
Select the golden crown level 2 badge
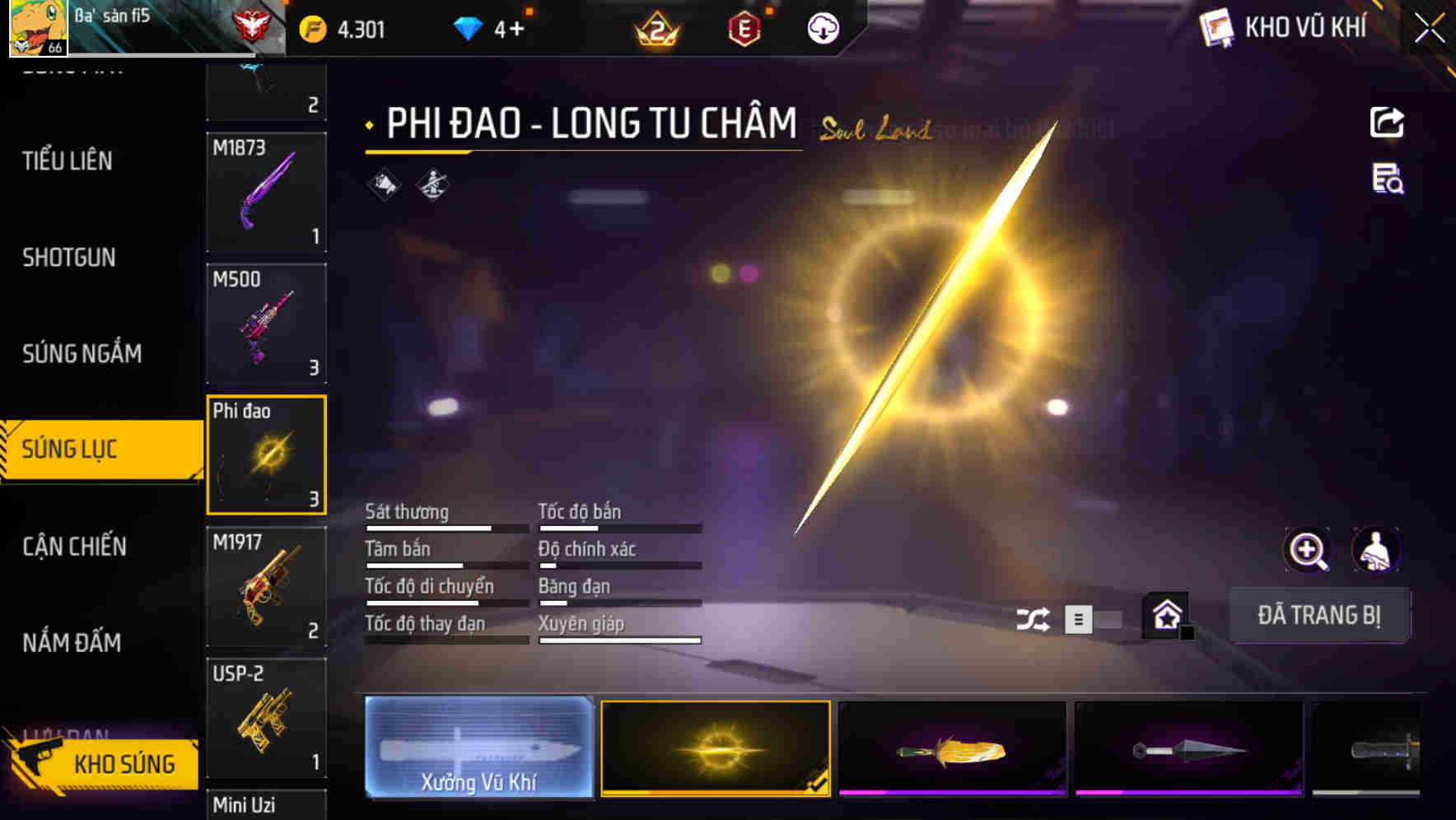[x=656, y=30]
